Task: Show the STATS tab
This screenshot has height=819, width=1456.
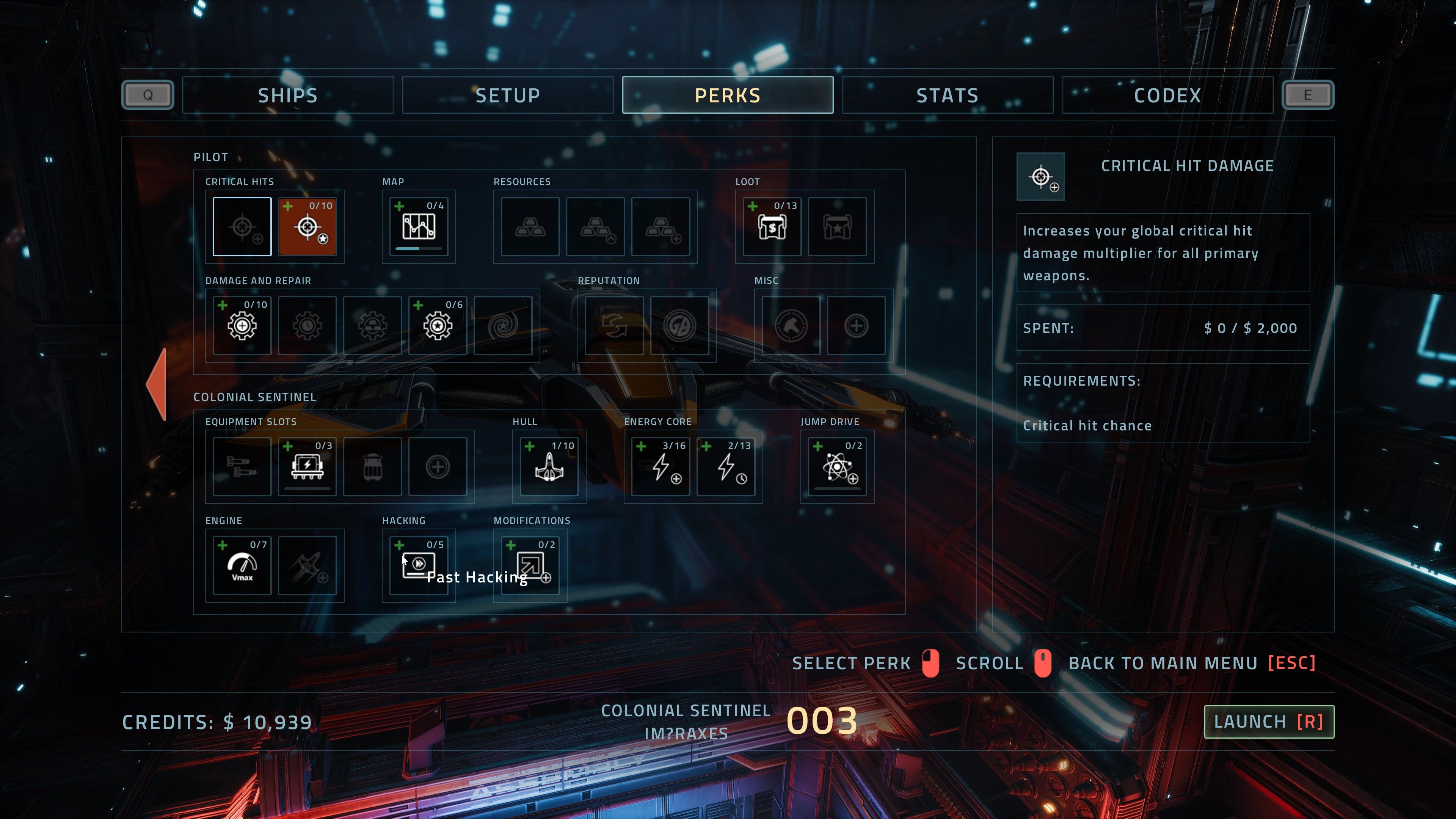Action: [x=947, y=95]
